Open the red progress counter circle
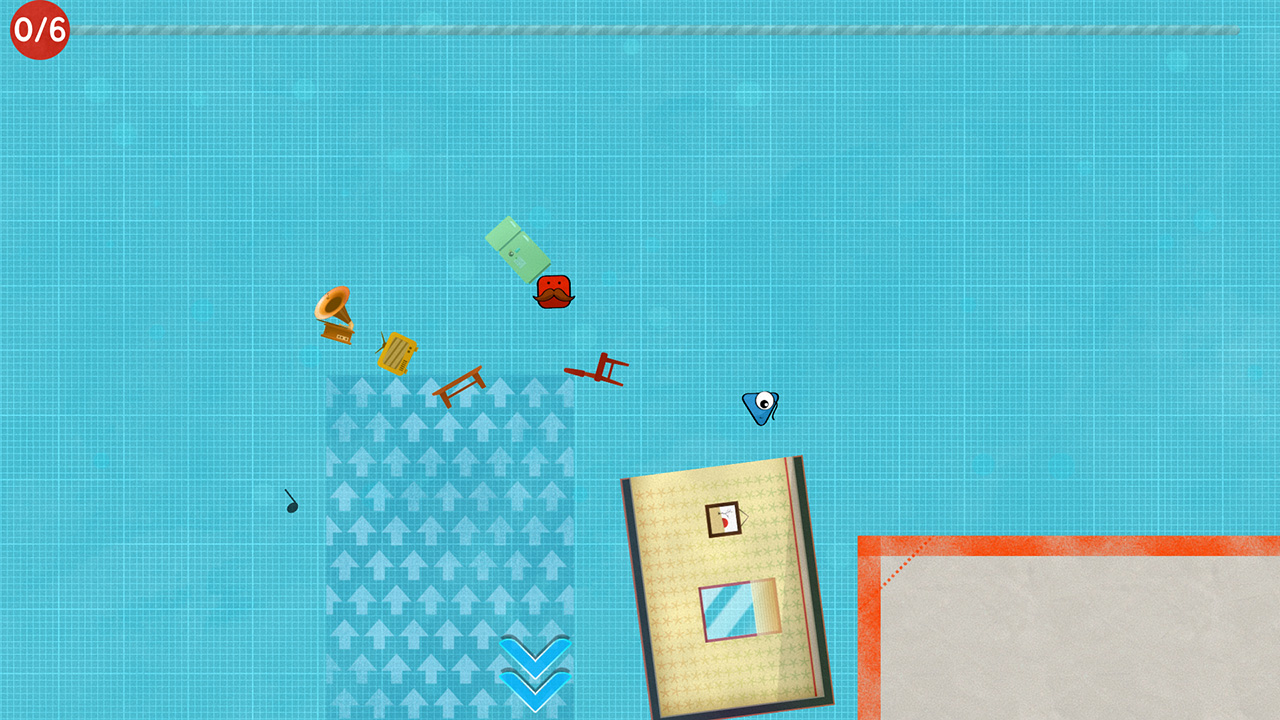This screenshot has width=1280, height=720. click(x=38, y=29)
